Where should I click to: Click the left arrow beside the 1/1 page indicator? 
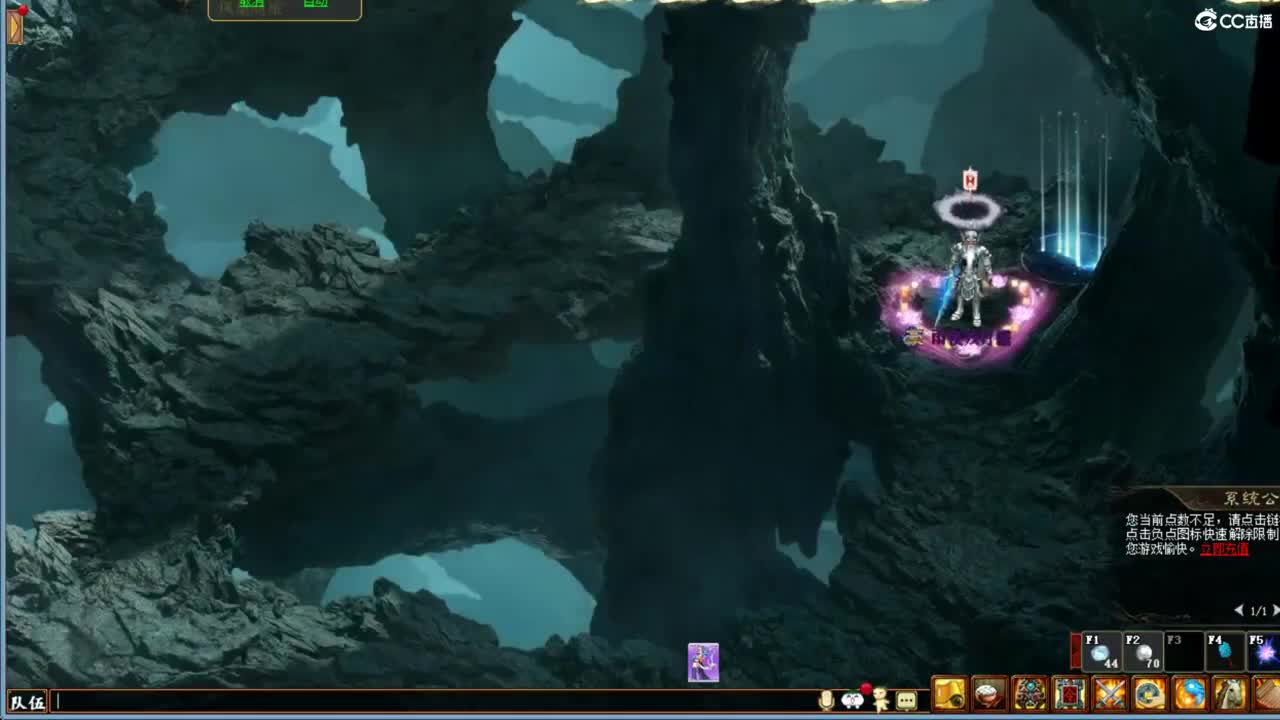tap(1238, 609)
